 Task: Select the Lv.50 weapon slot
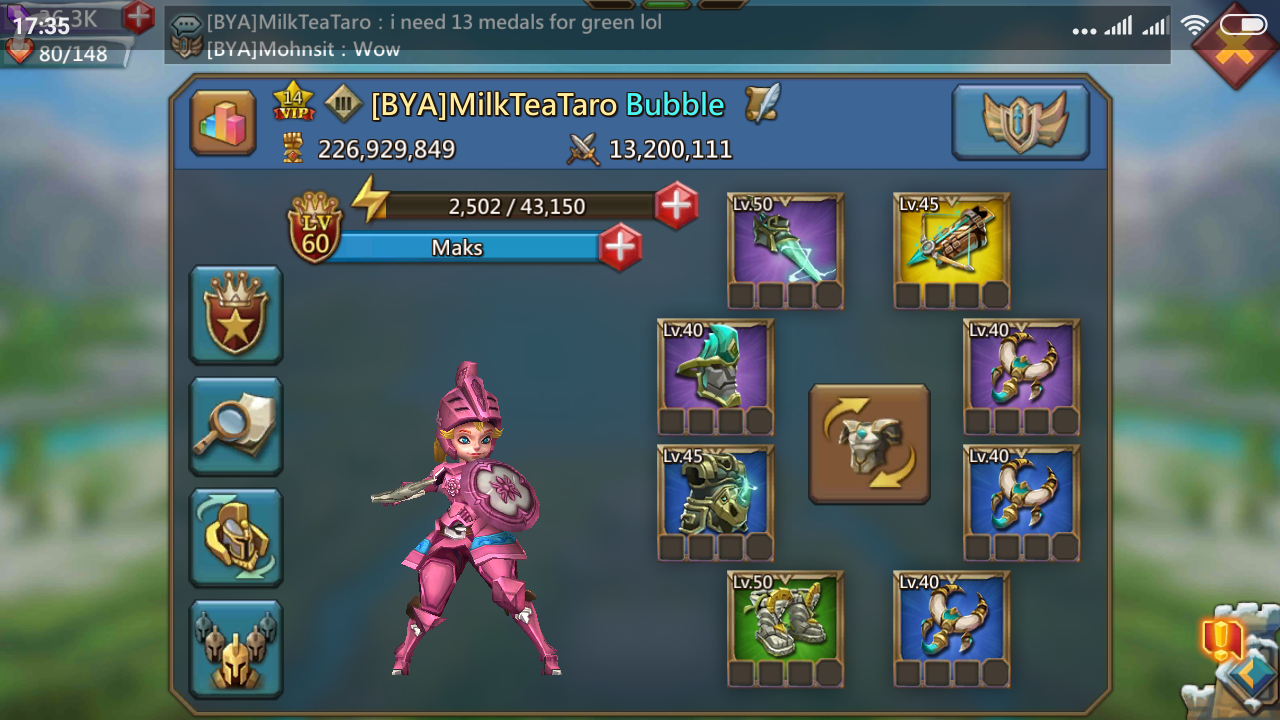coord(785,243)
